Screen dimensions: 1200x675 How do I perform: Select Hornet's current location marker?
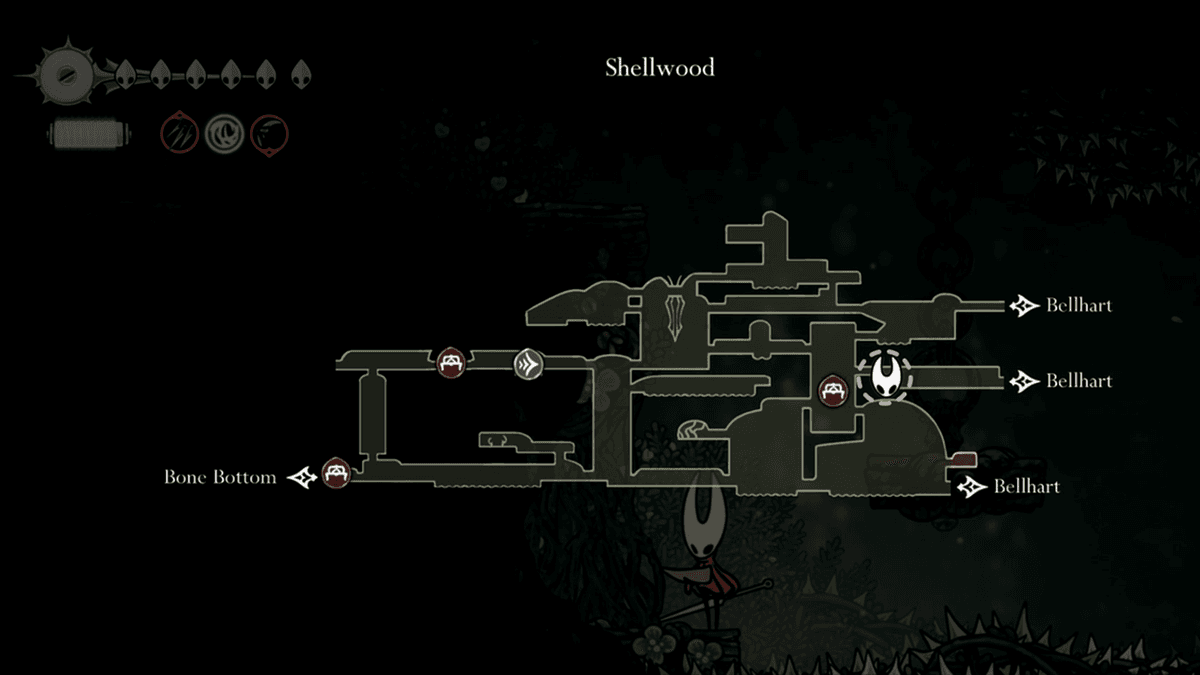885,377
